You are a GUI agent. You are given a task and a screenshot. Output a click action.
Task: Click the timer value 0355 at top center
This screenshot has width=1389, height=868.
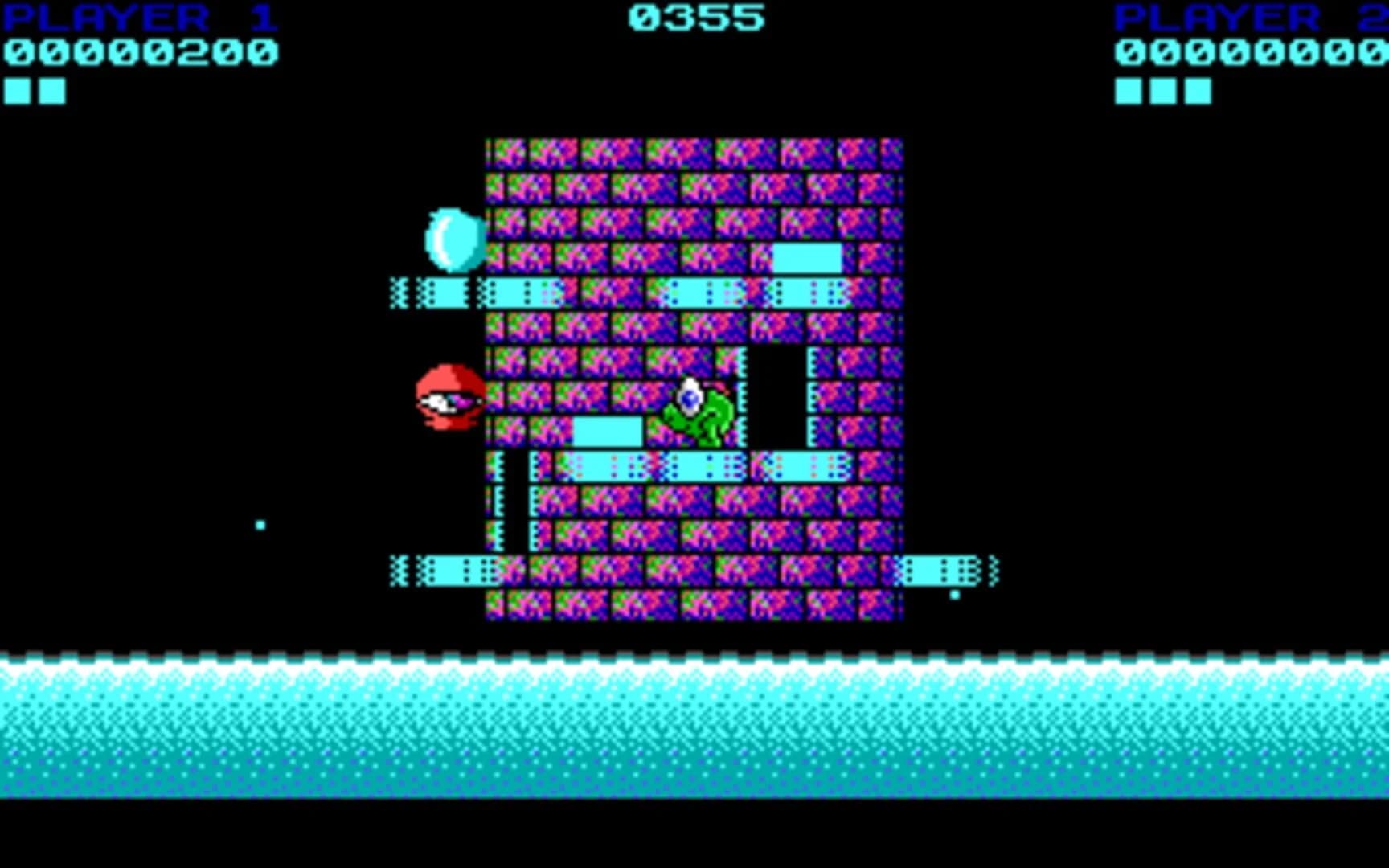[x=695, y=16]
